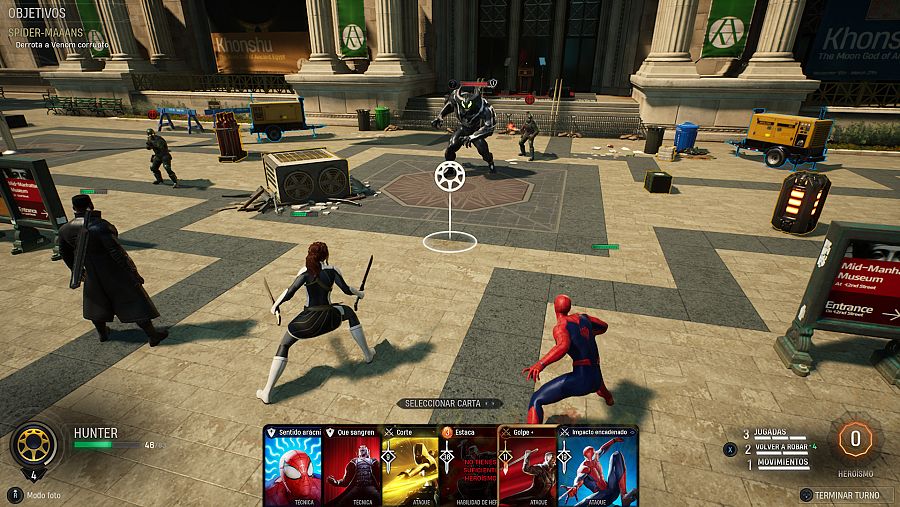Select the Movimientos move option
This screenshot has width=900, height=507.
coord(781,462)
